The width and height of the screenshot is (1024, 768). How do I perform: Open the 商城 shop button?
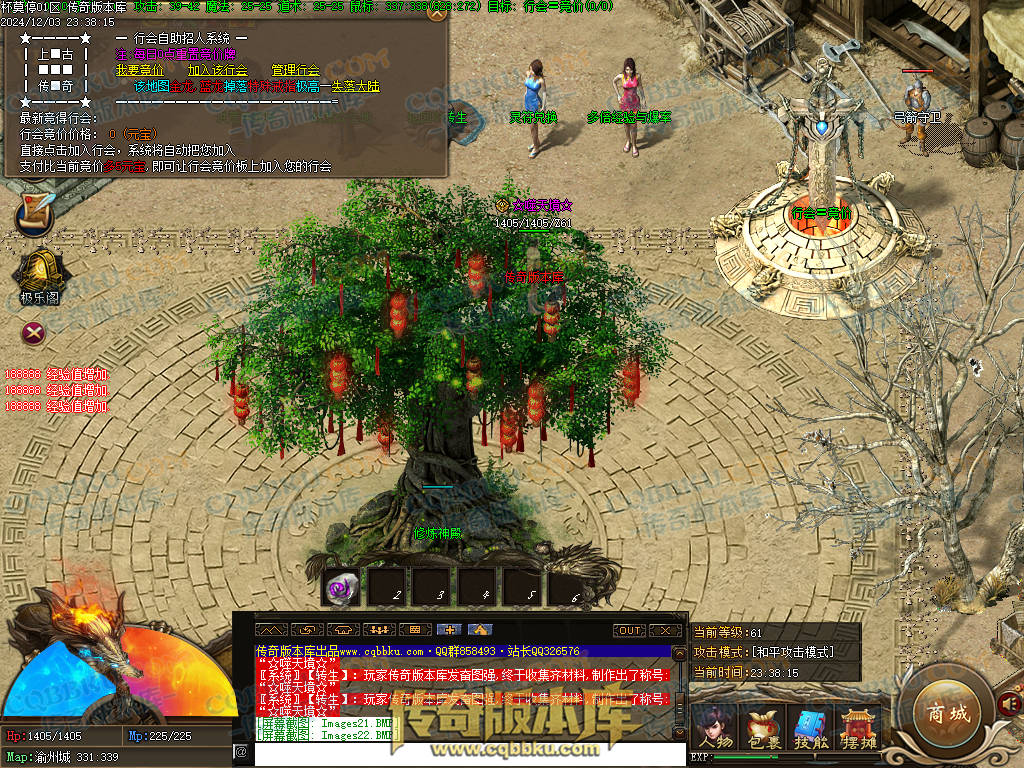click(x=947, y=714)
